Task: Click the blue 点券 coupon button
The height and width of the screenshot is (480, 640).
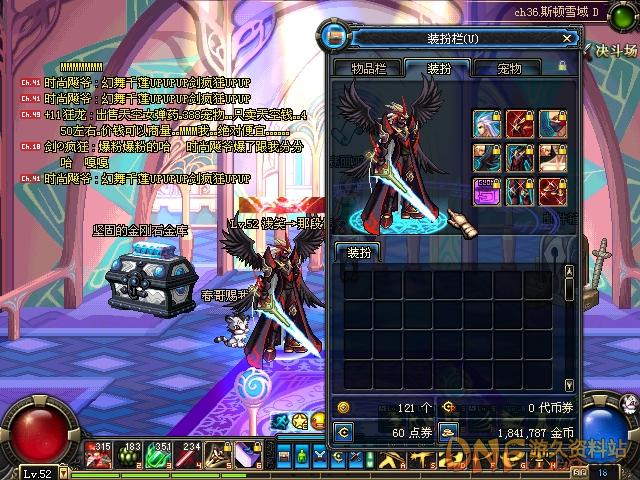Action: tap(342, 432)
